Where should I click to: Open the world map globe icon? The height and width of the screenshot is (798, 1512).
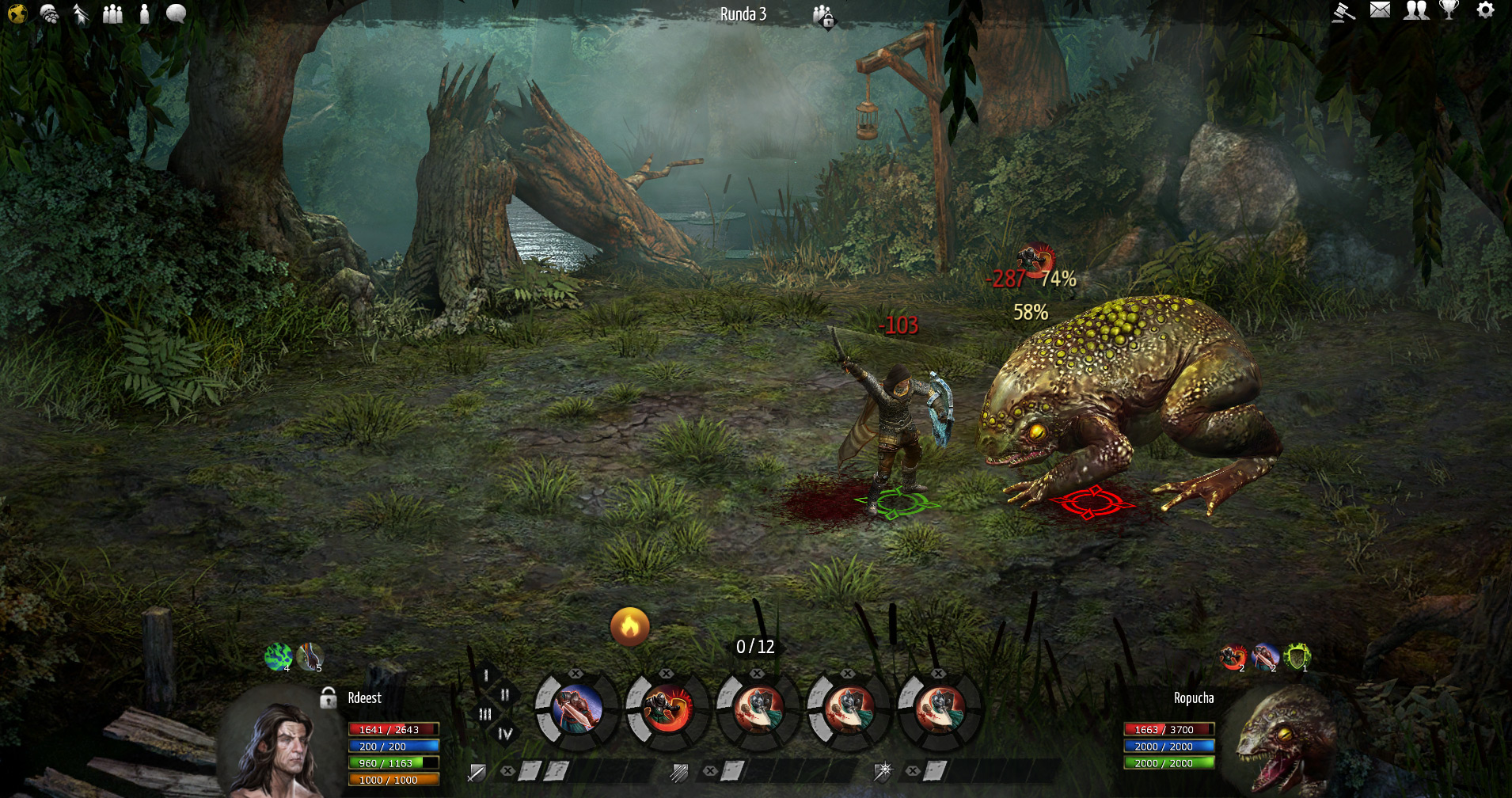click(17, 13)
